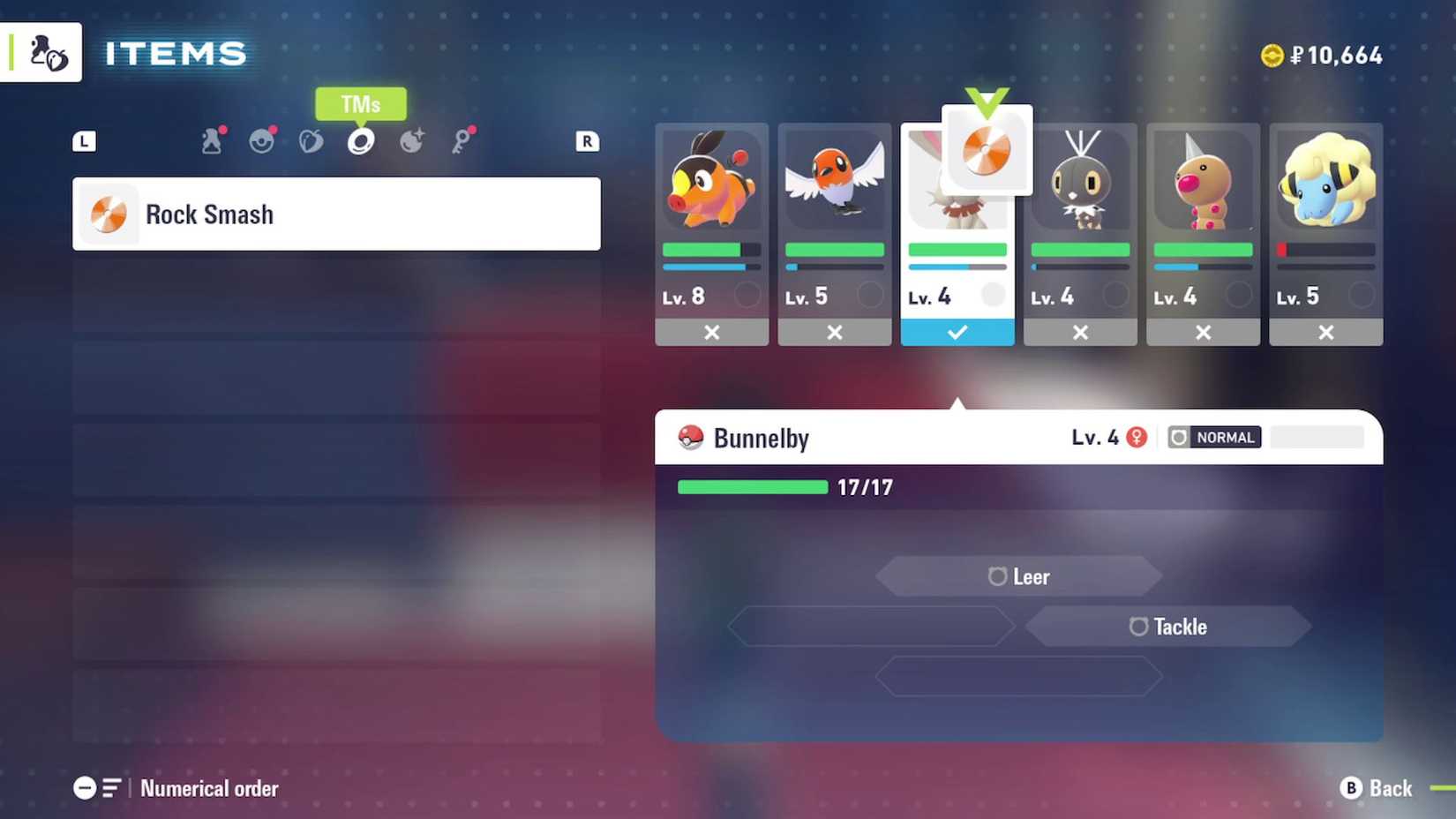Viewport: 1456px width, 819px height.
Task: Select the TMs category icon
Action: pos(361,141)
